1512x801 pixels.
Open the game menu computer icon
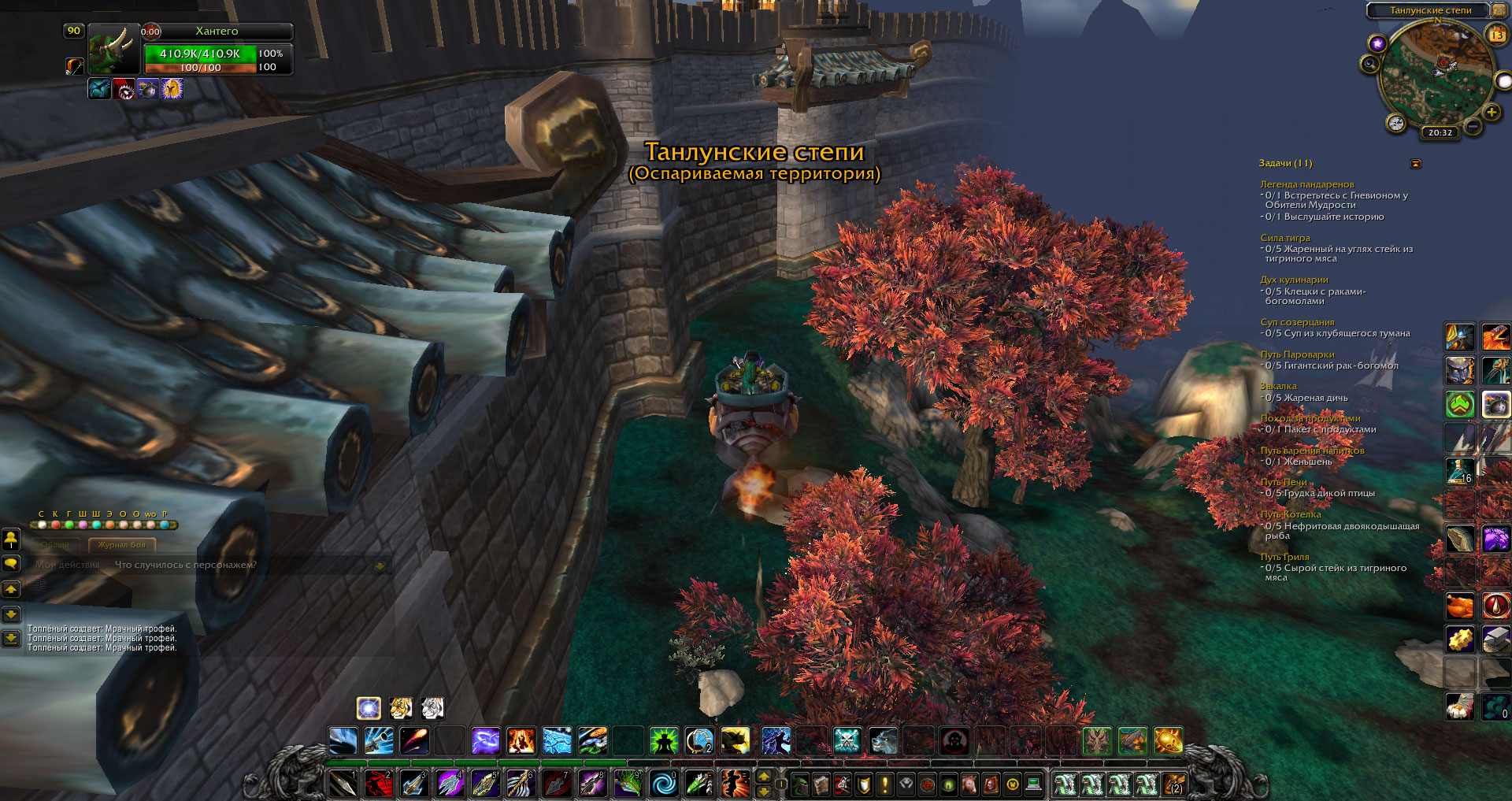[x=1033, y=784]
